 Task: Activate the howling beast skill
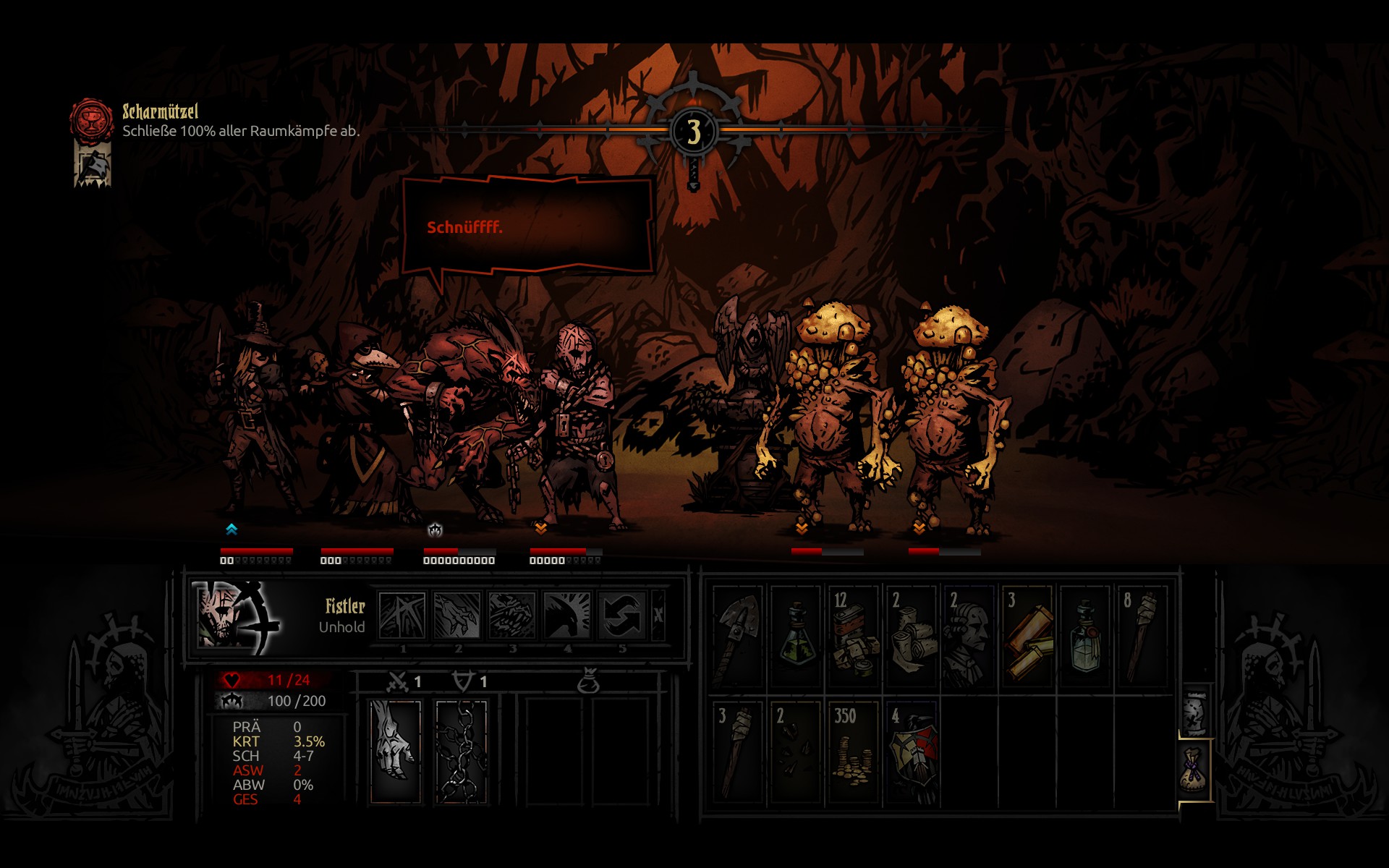click(x=567, y=616)
